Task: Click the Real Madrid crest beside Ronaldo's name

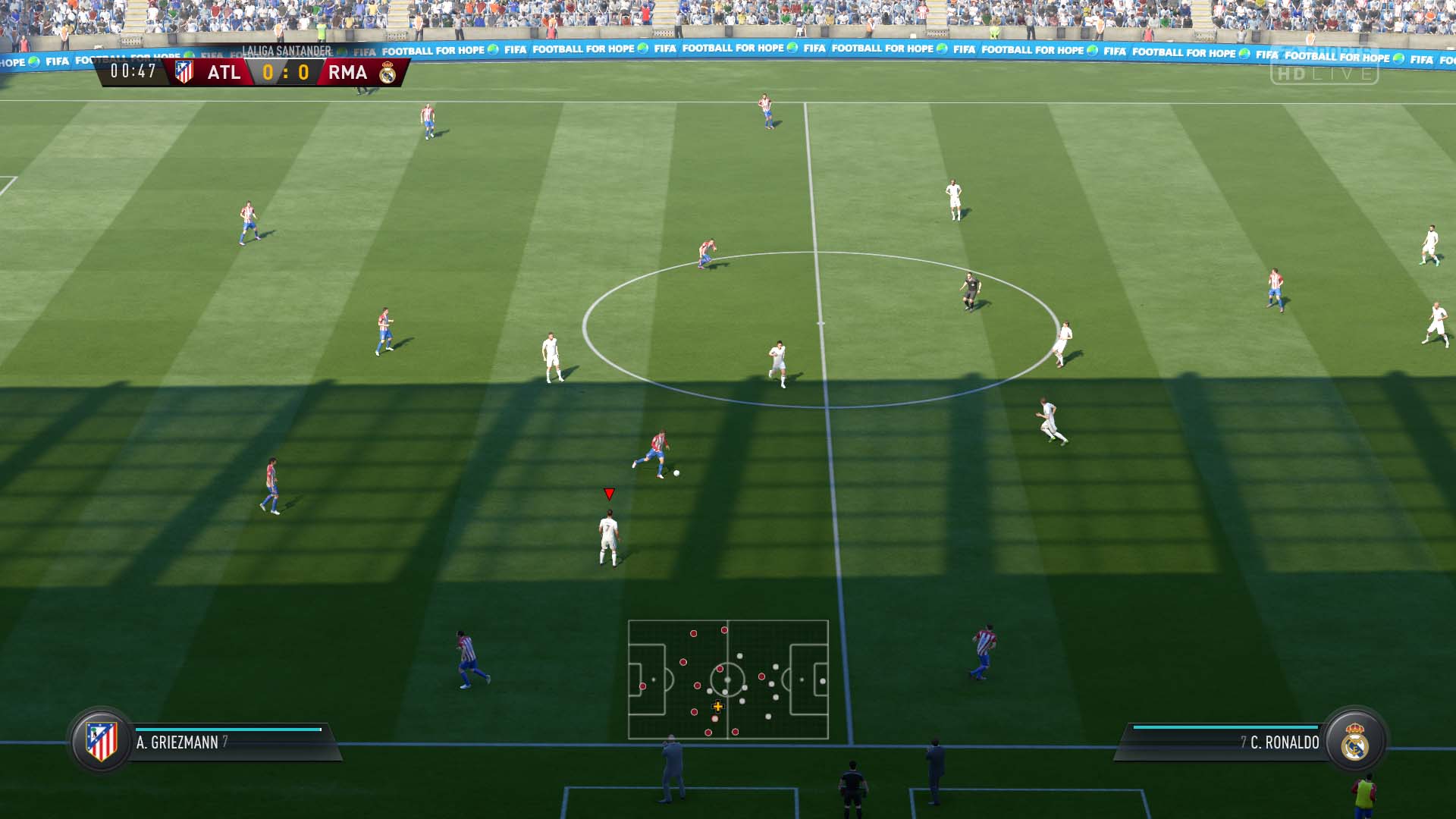Action: point(1354,741)
